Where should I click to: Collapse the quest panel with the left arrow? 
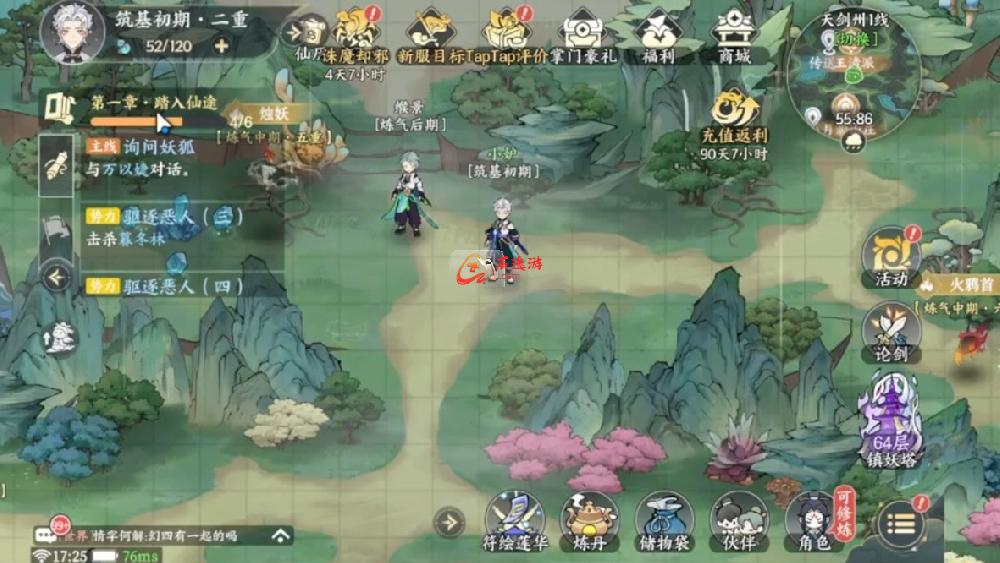(x=56, y=275)
